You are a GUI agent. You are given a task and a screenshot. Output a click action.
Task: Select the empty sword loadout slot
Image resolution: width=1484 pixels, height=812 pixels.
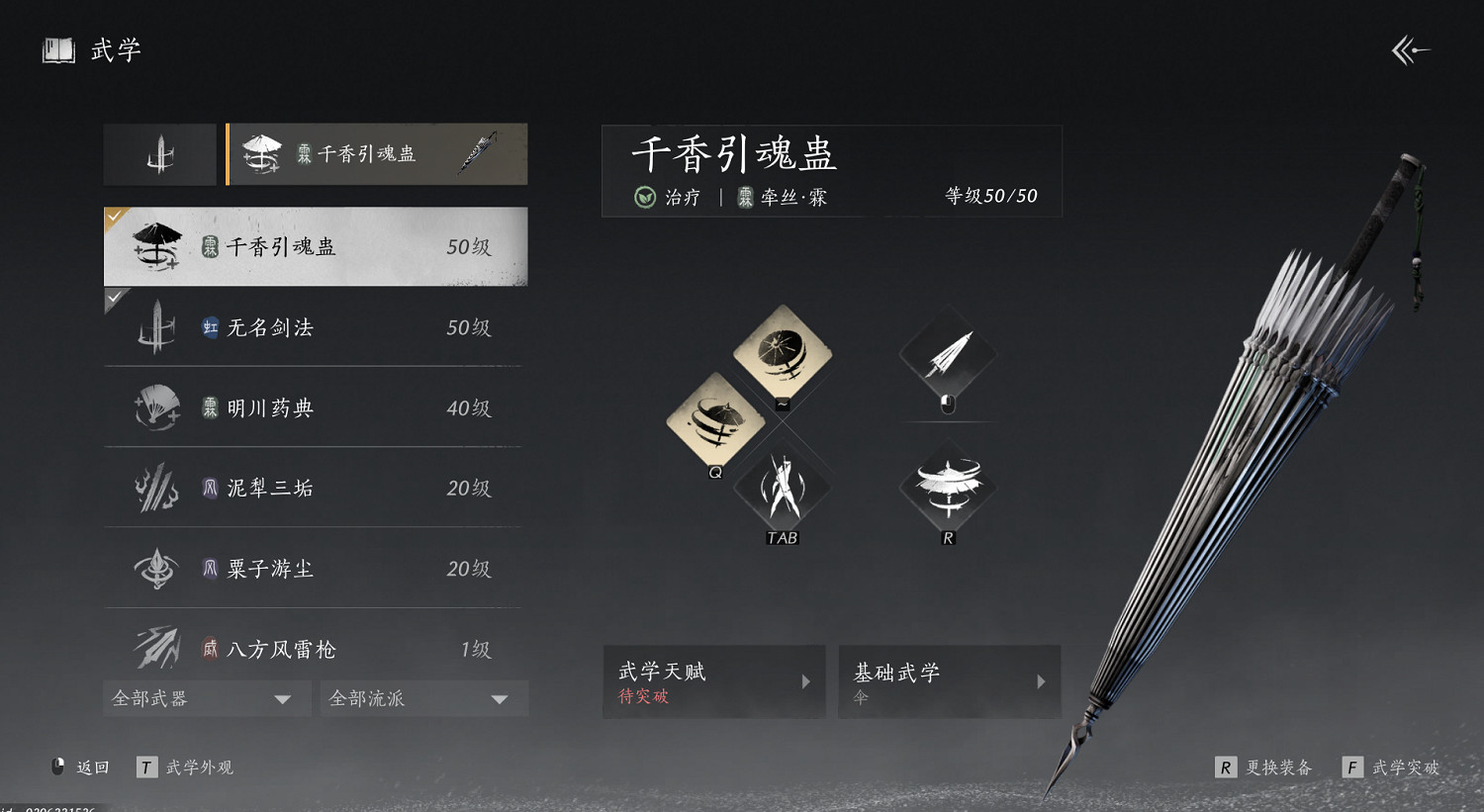click(159, 153)
